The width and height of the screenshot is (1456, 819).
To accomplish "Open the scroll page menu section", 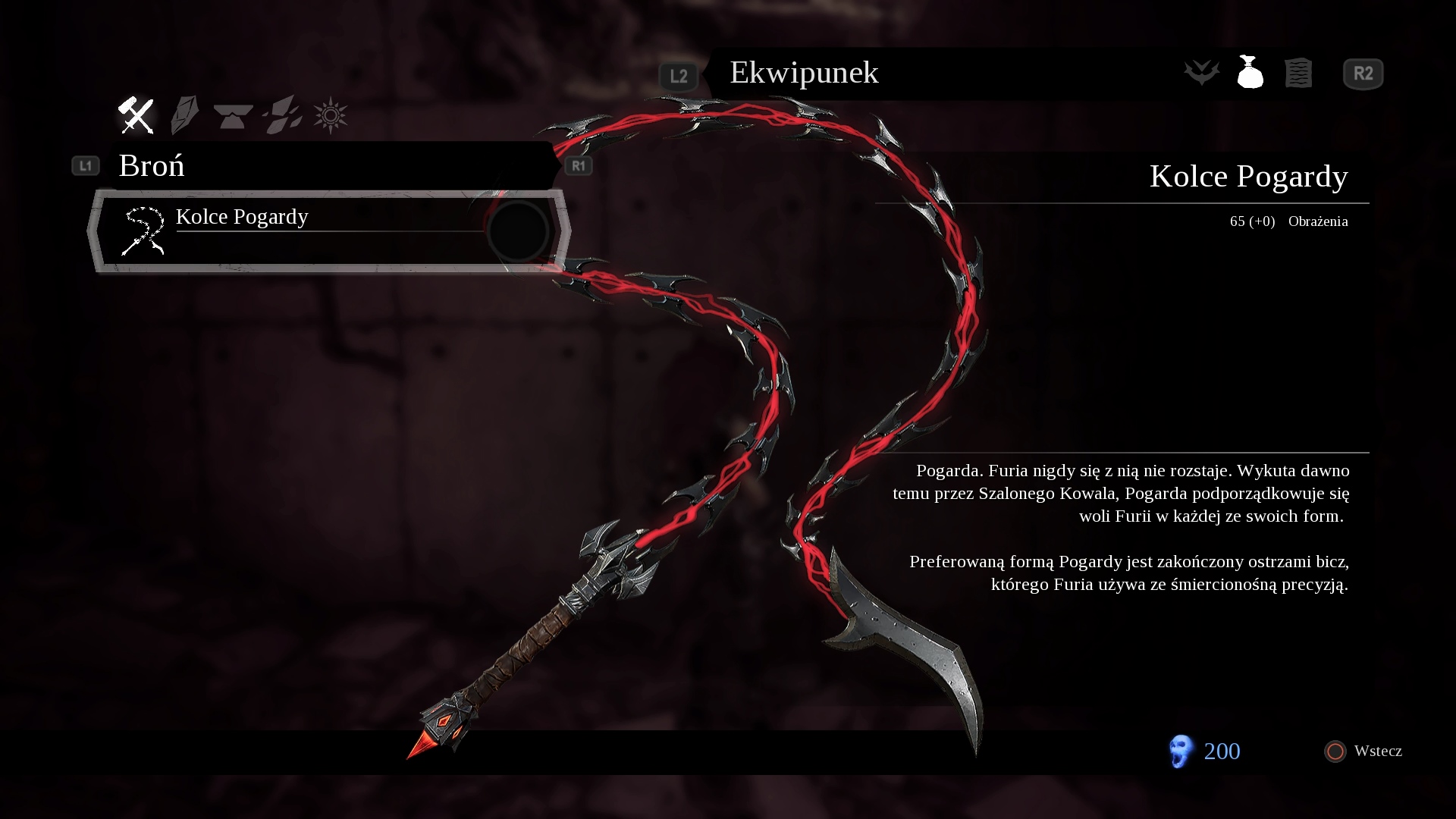I will [x=1298, y=74].
